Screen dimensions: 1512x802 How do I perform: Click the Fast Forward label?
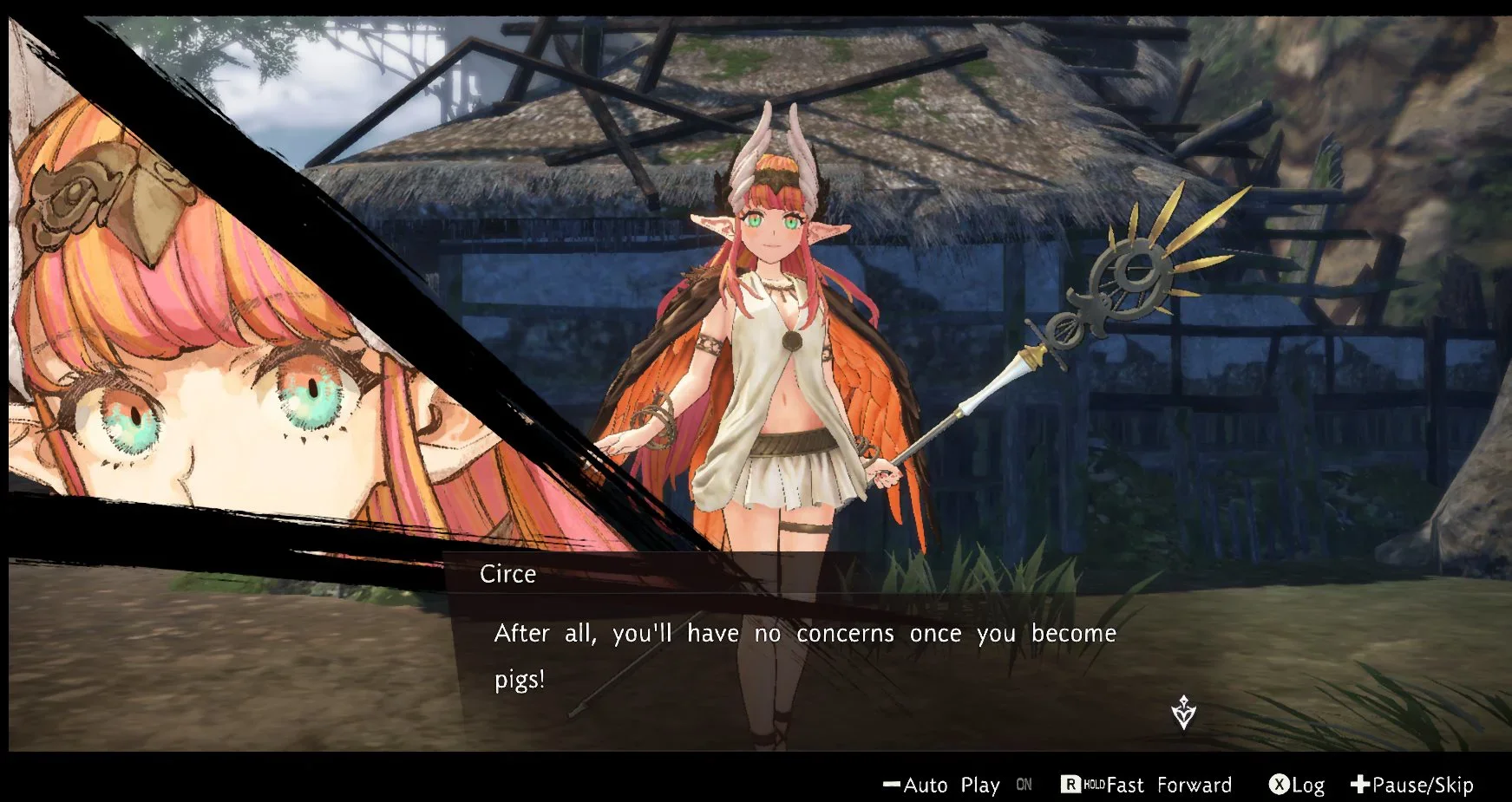click(x=1171, y=786)
